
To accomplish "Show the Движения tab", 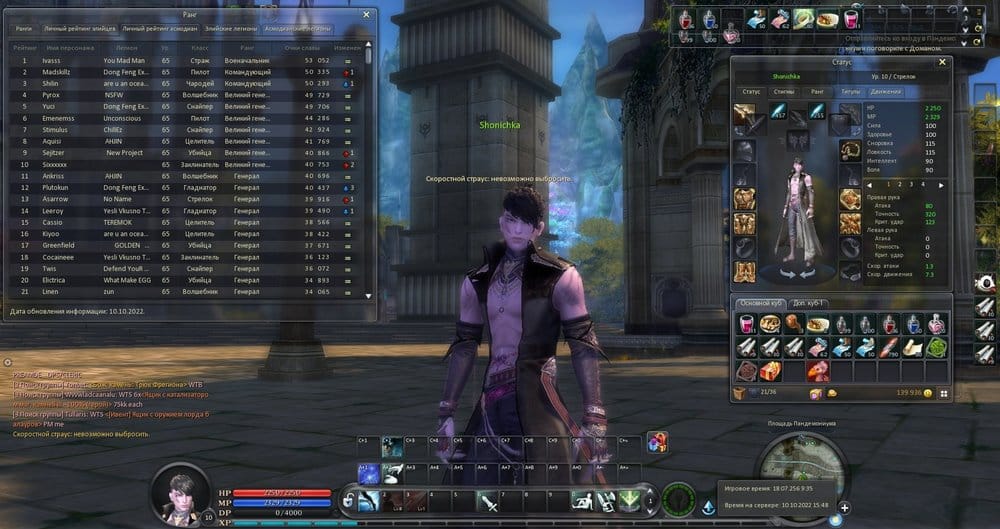I will 886,91.
